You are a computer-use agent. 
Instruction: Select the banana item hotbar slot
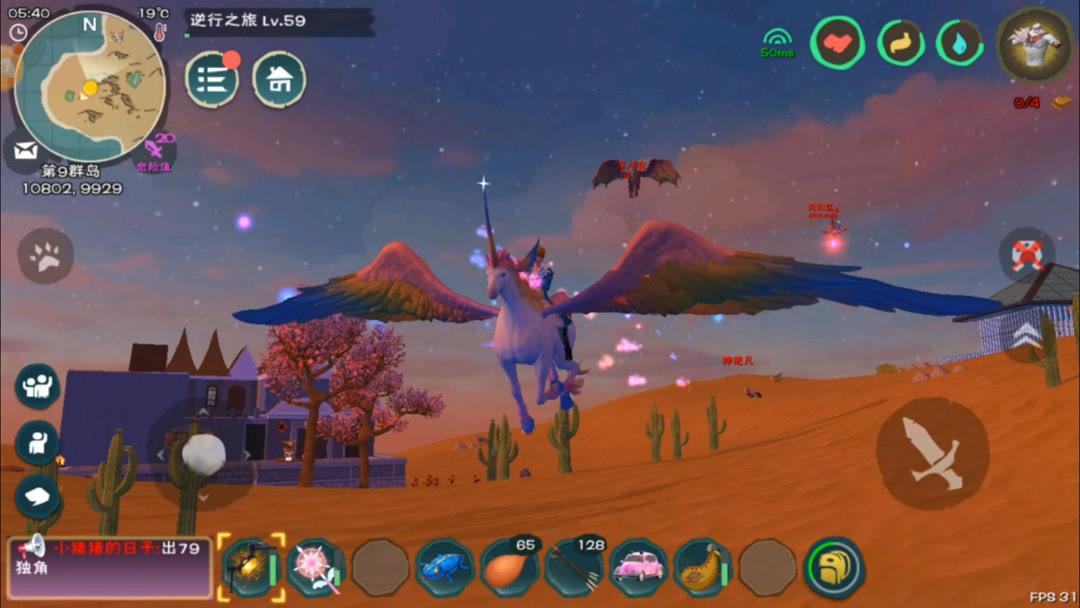(x=702, y=568)
